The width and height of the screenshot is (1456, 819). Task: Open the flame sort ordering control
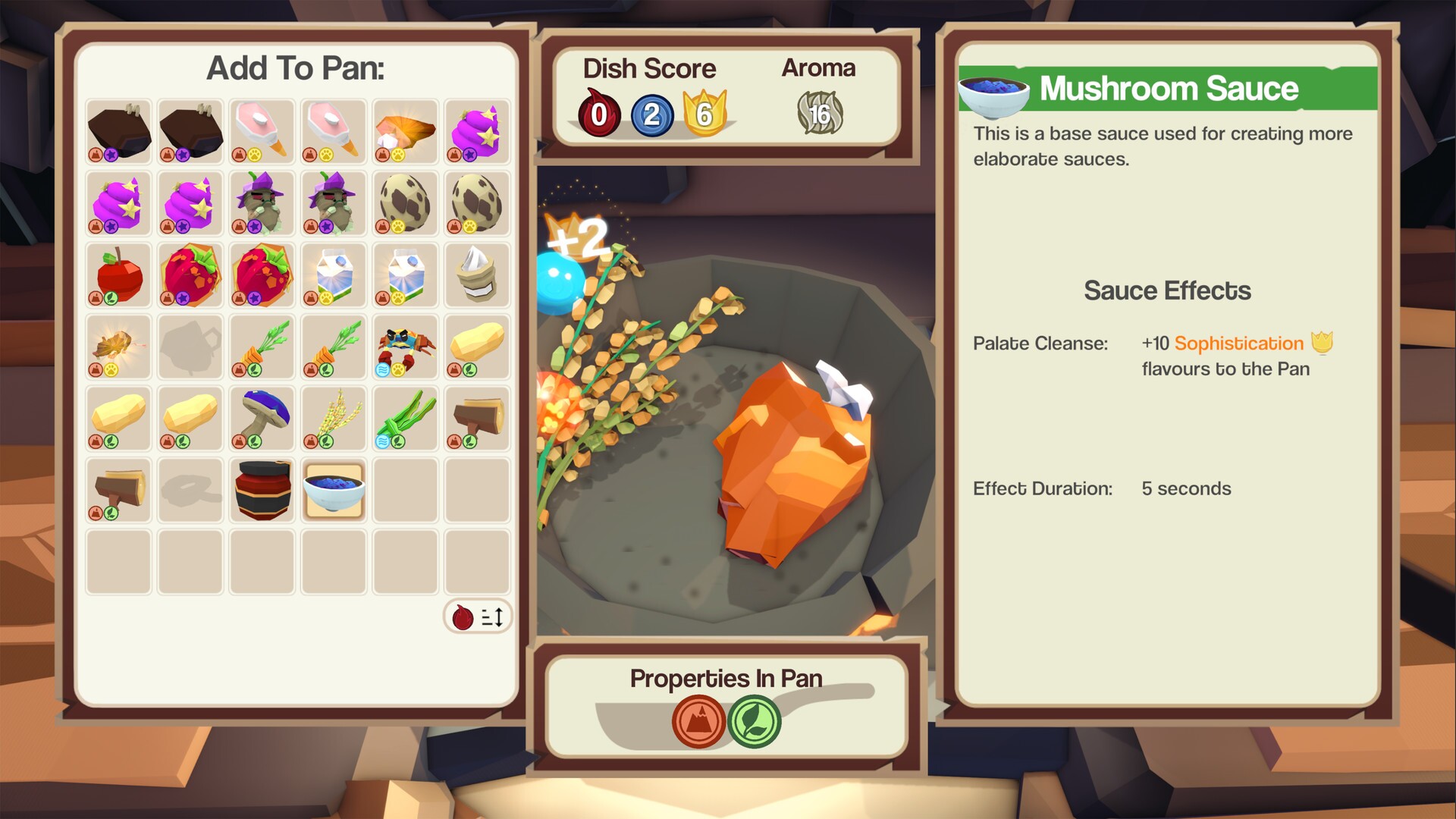[476, 617]
